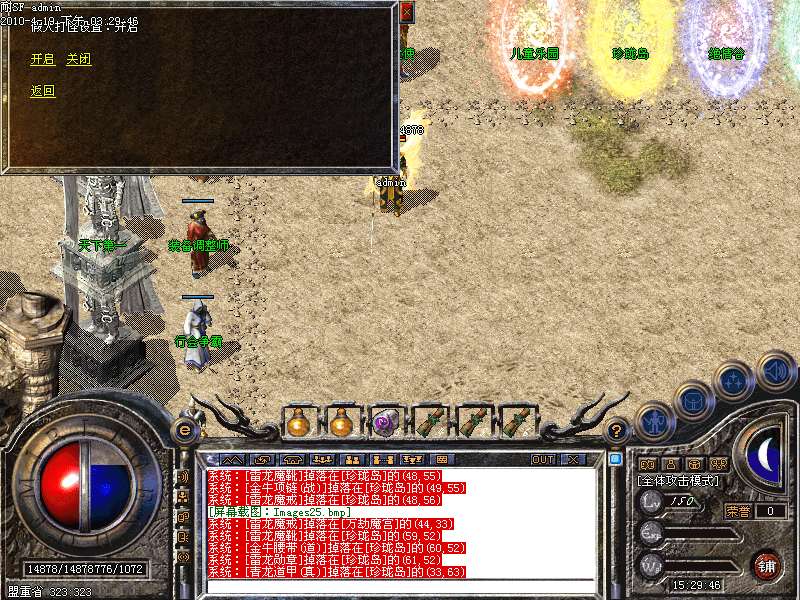
Task: Open the shop with the red 铺 button
Action: pyautogui.click(x=766, y=564)
